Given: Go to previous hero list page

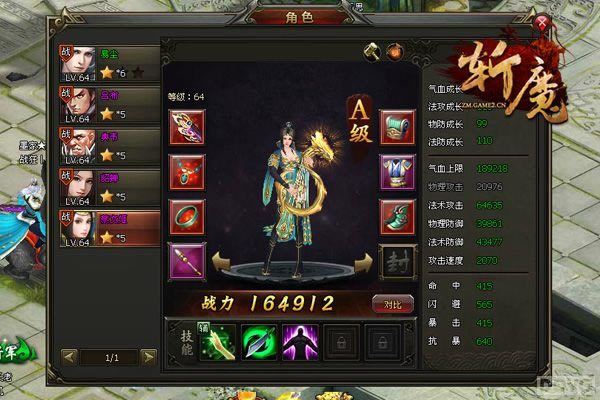Looking at the screenshot, I should (x=69, y=356).
